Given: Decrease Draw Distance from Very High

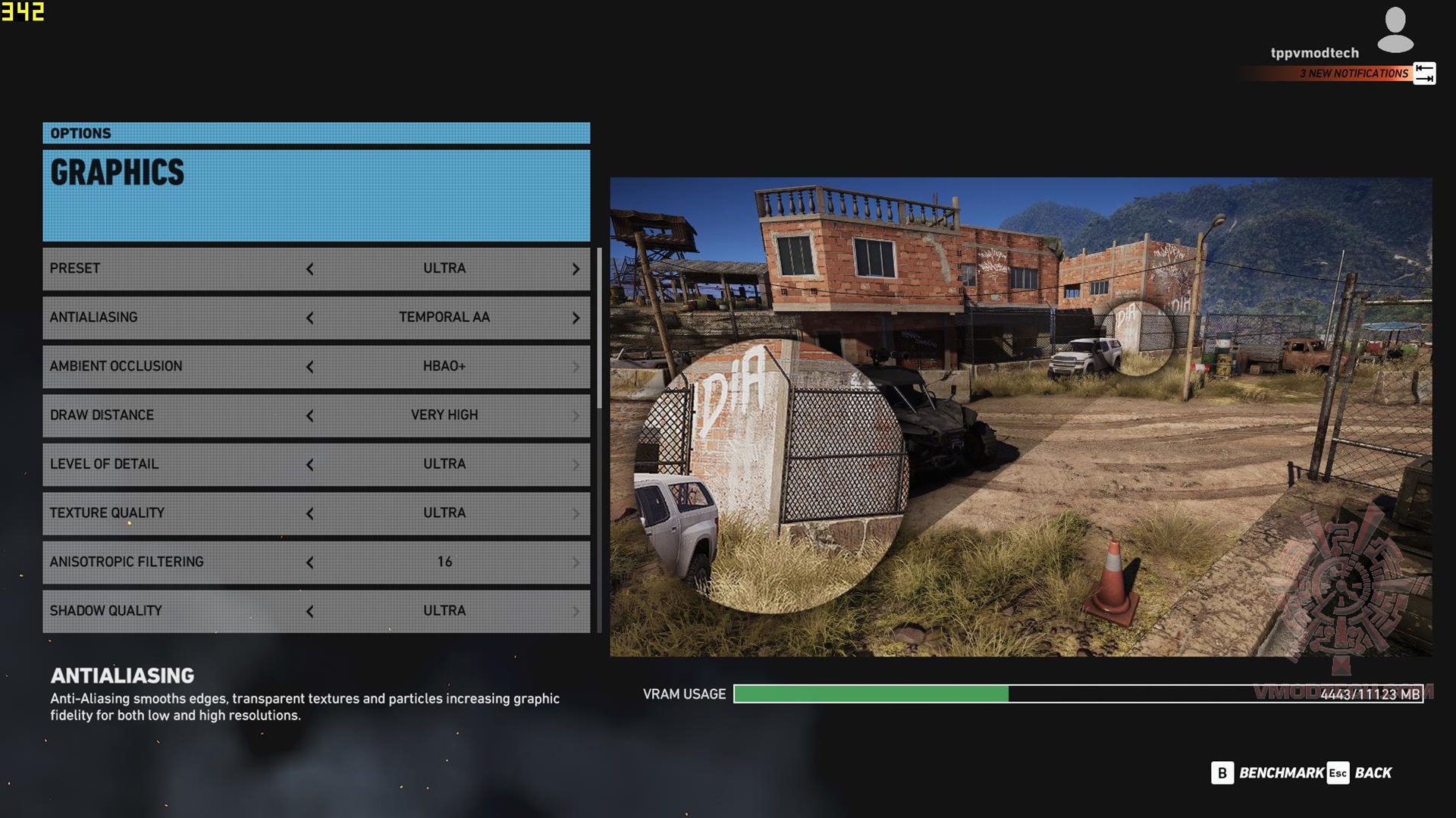Looking at the screenshot, I should pyautogui.click(x=309, y=415).
